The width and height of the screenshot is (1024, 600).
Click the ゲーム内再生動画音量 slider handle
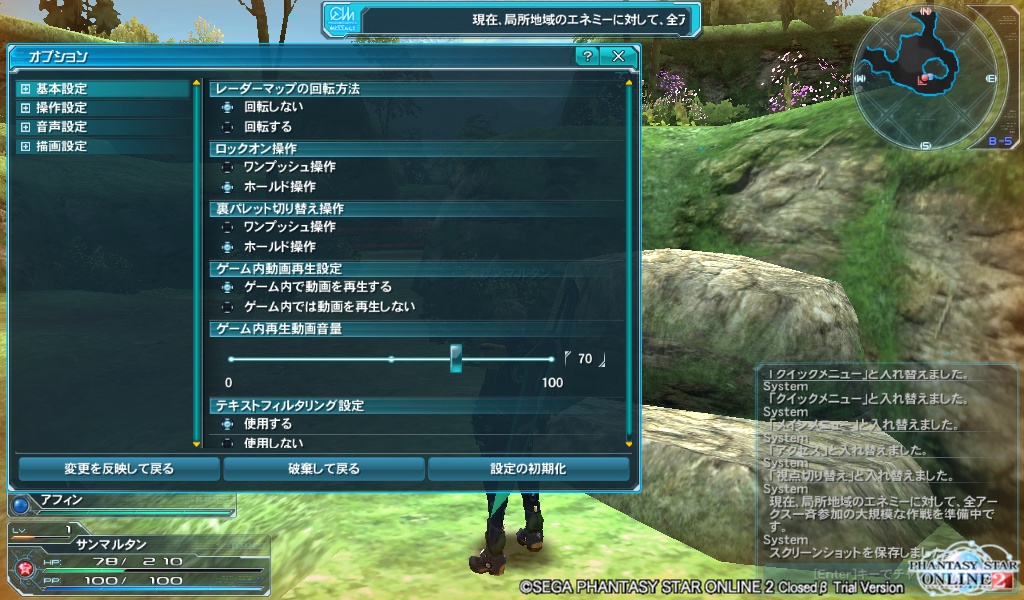[x=456, y=358]
